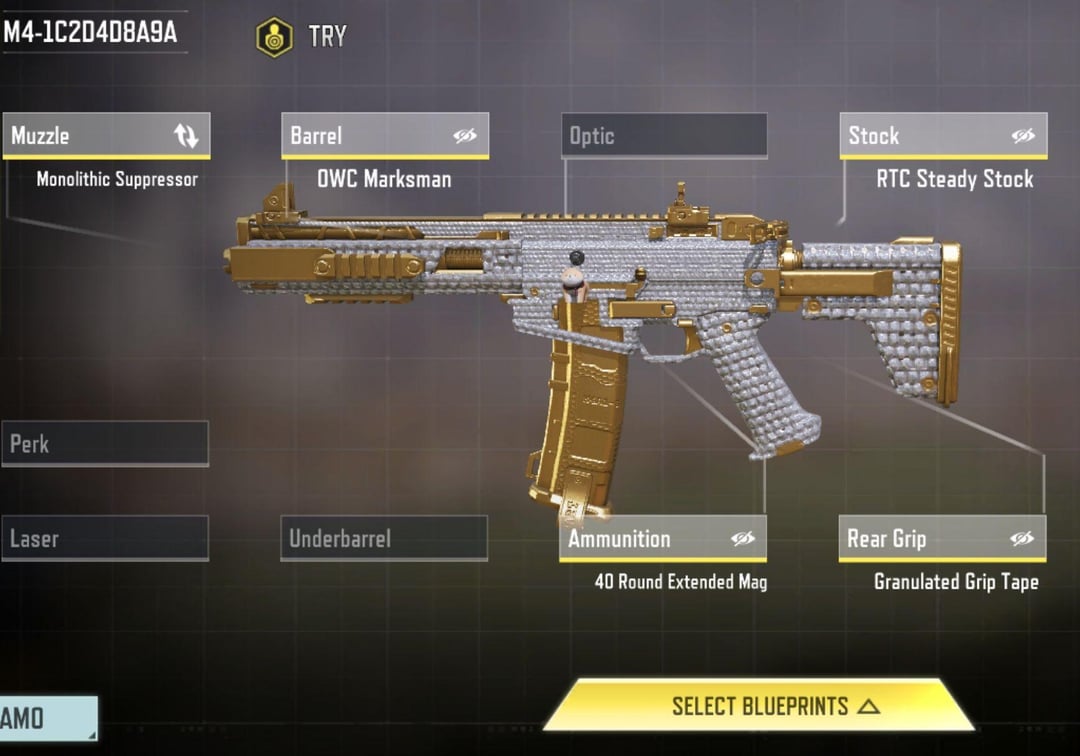Swap the Muzzle attachment using arrows icon
The width and height of the screenshot is (1080, 756).
coord(187,136)
